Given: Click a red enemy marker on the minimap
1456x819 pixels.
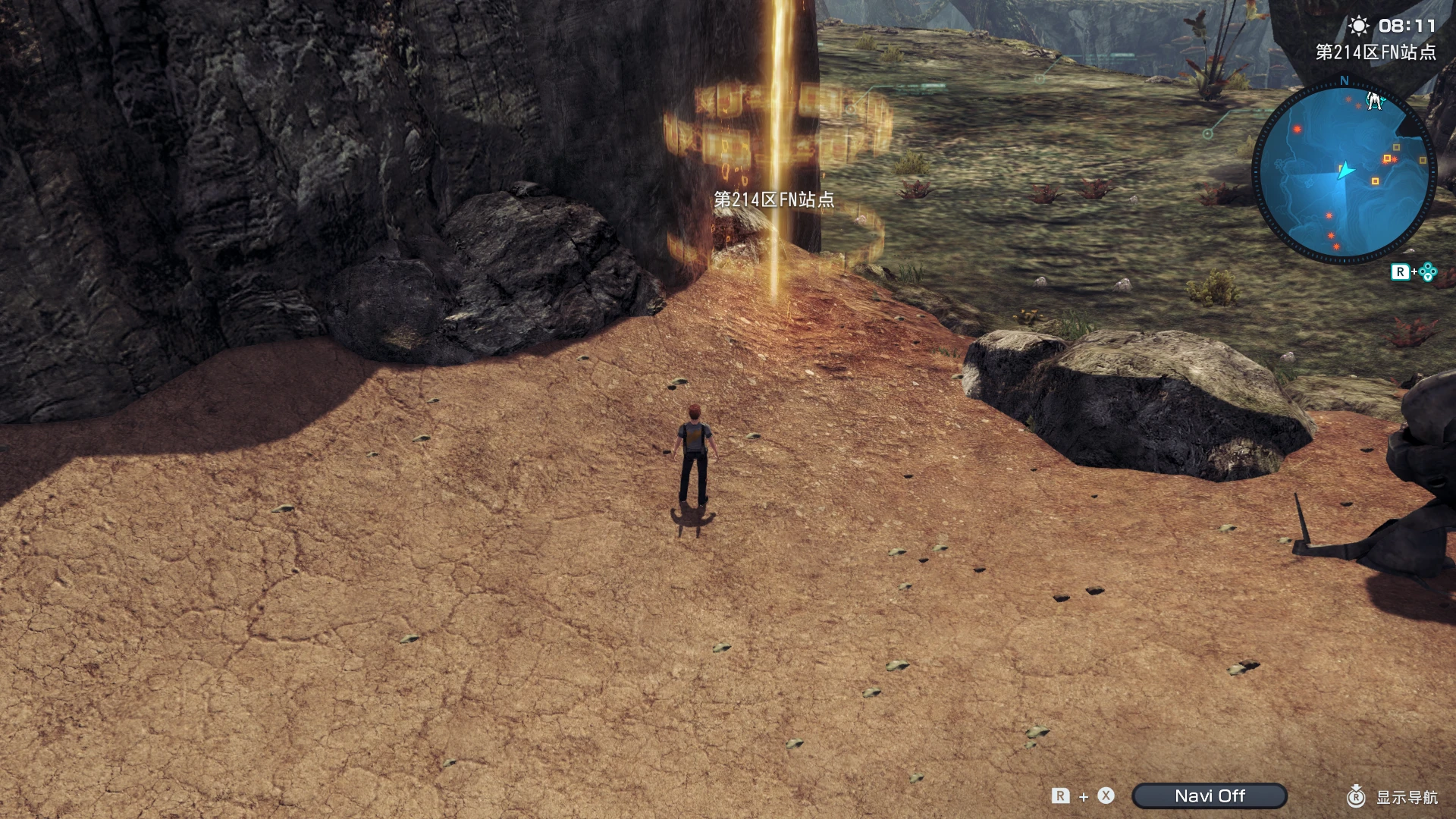Looking at the screenshot, I should [1296, 129].
